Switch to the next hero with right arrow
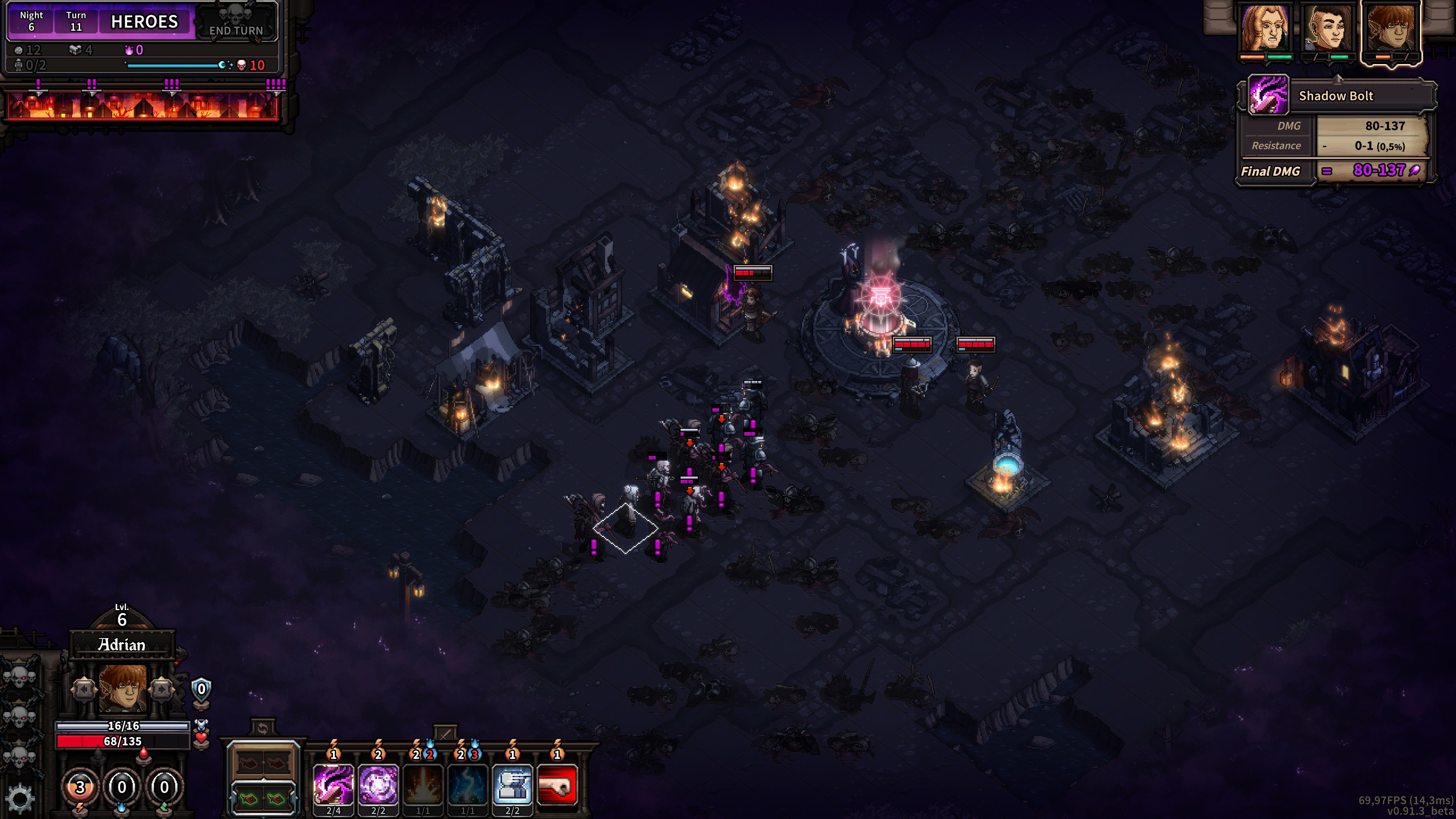Image resolution: width=1456 pixels, height=819 pixels. click(161, 690)
